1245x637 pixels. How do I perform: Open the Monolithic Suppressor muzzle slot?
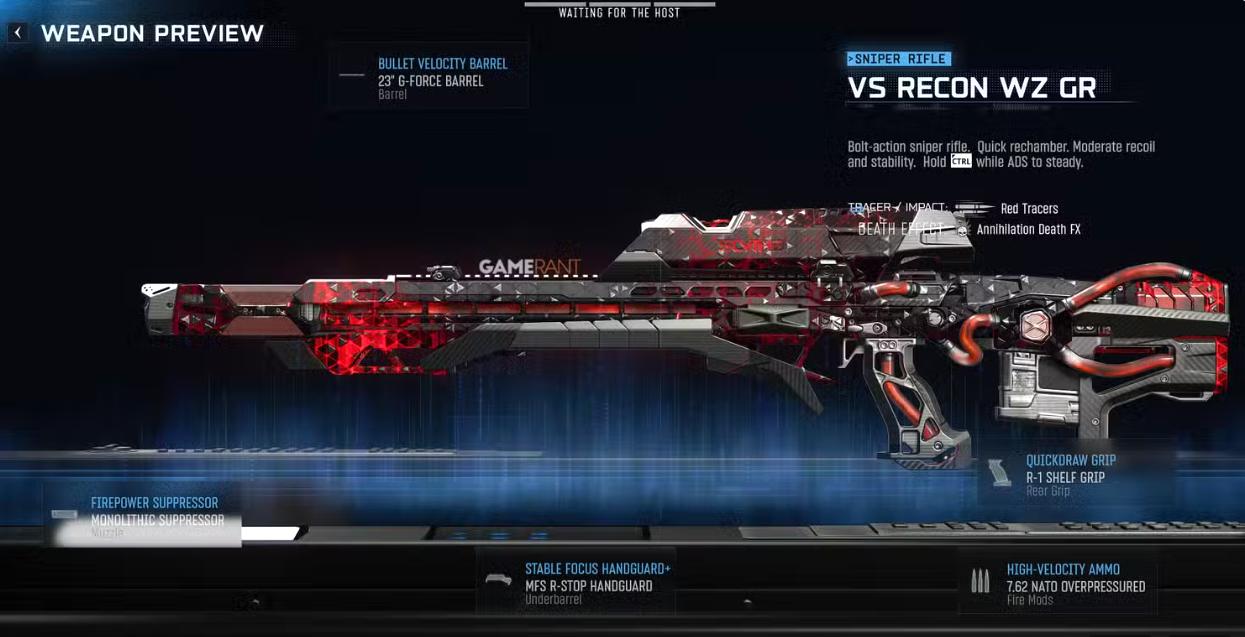[x=143, y=516]
